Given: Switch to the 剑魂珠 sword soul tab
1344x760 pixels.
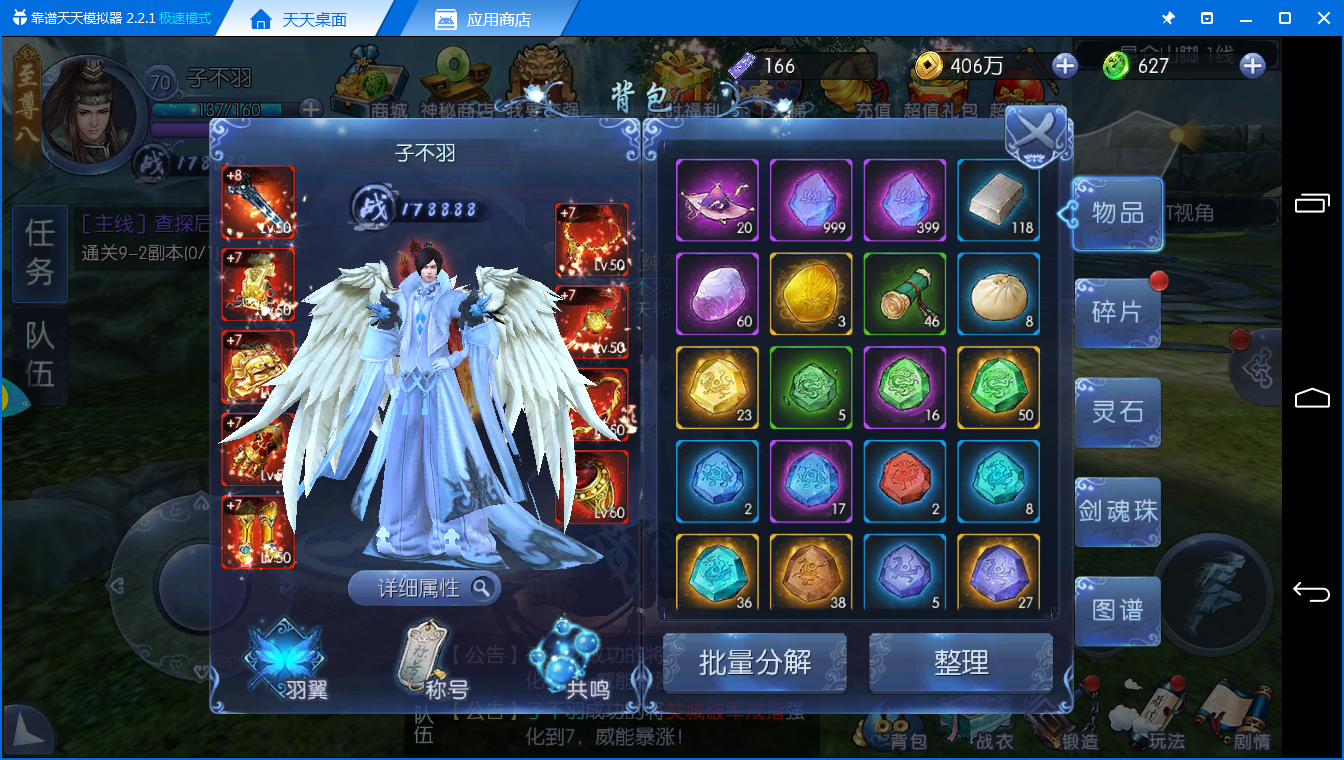Looking at the screenshot, I should tap(1117, 512).
